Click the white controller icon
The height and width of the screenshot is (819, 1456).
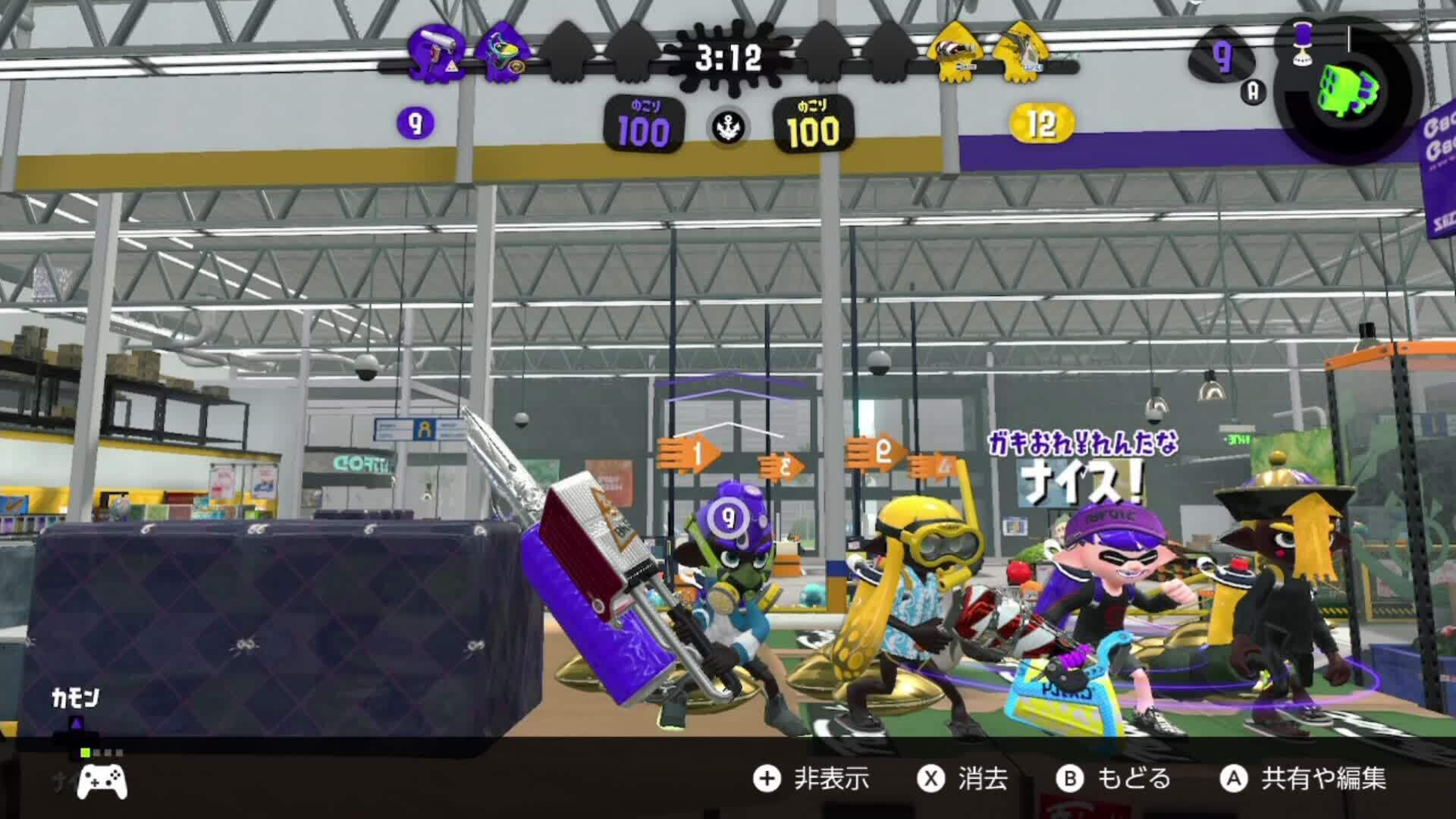point(102,780)
